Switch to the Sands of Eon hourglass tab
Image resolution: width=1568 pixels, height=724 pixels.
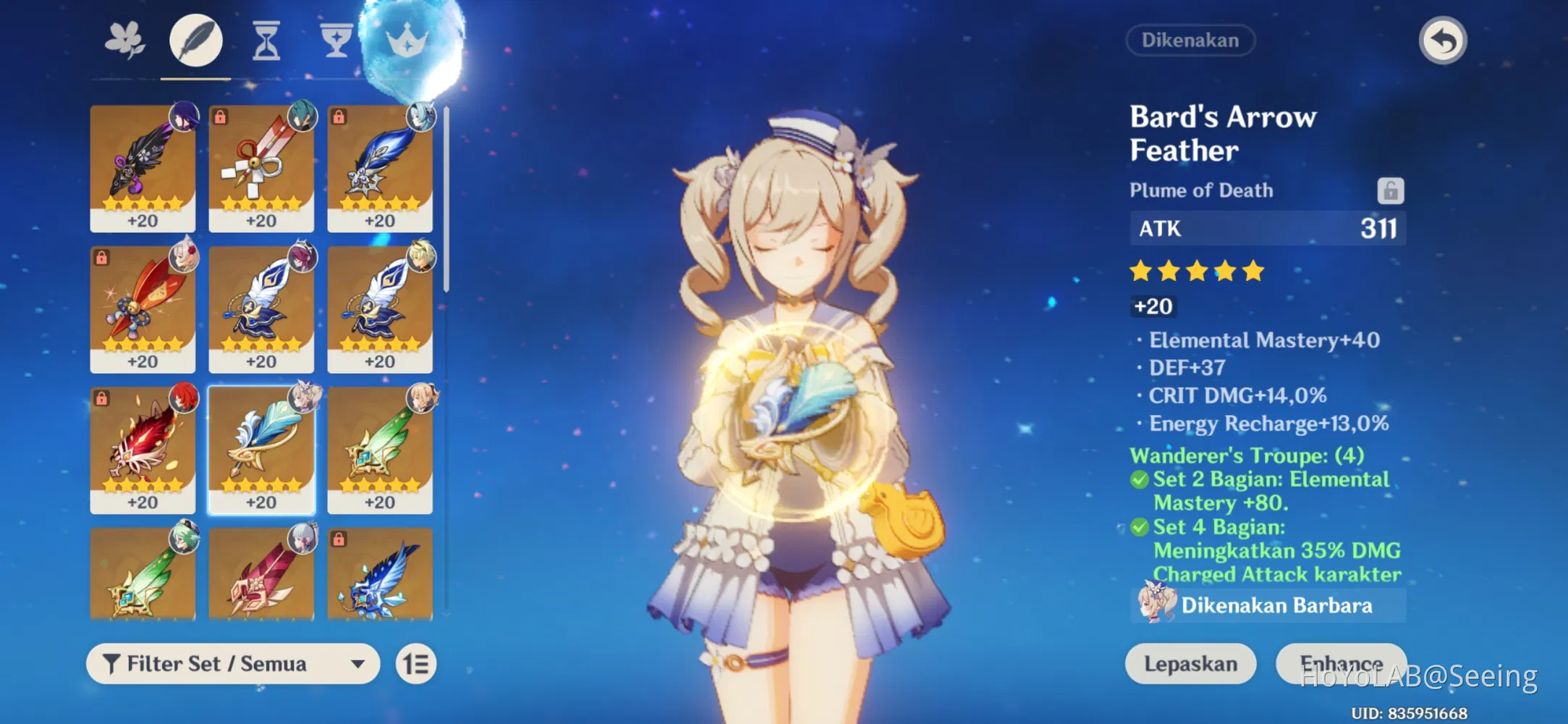(265, 40)
